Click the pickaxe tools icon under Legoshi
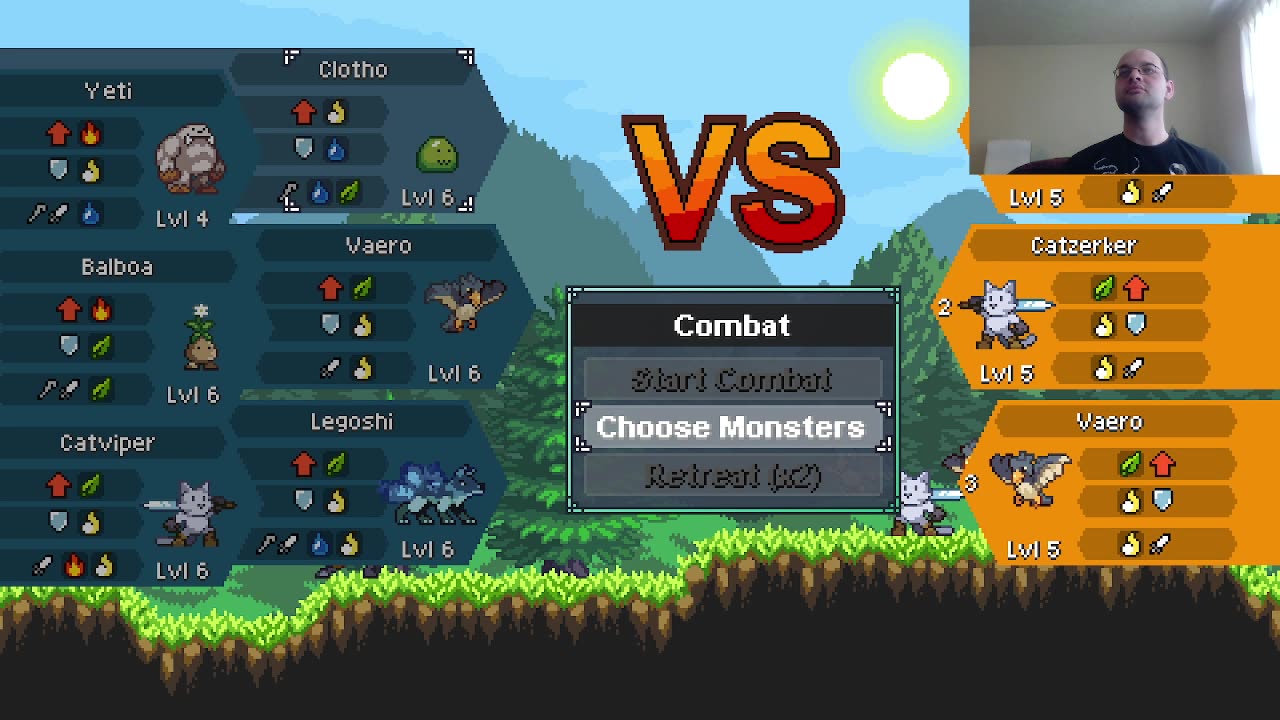This screenshot has width=1280, height=720. [277, 543]
